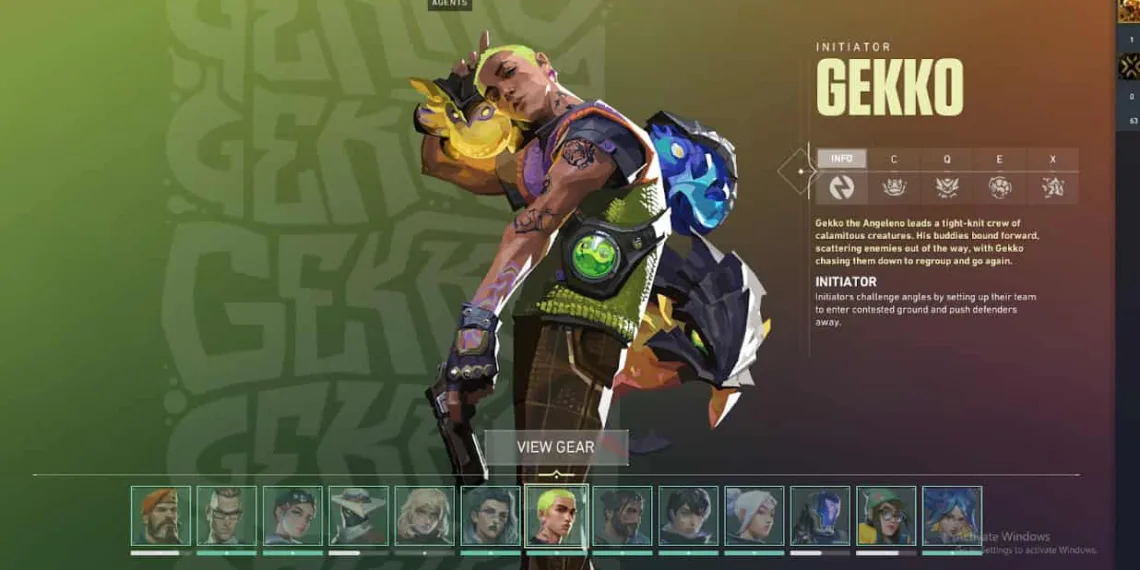Select Gekko's green-haired portrait

pyautogui.click(x=557, y=516)
